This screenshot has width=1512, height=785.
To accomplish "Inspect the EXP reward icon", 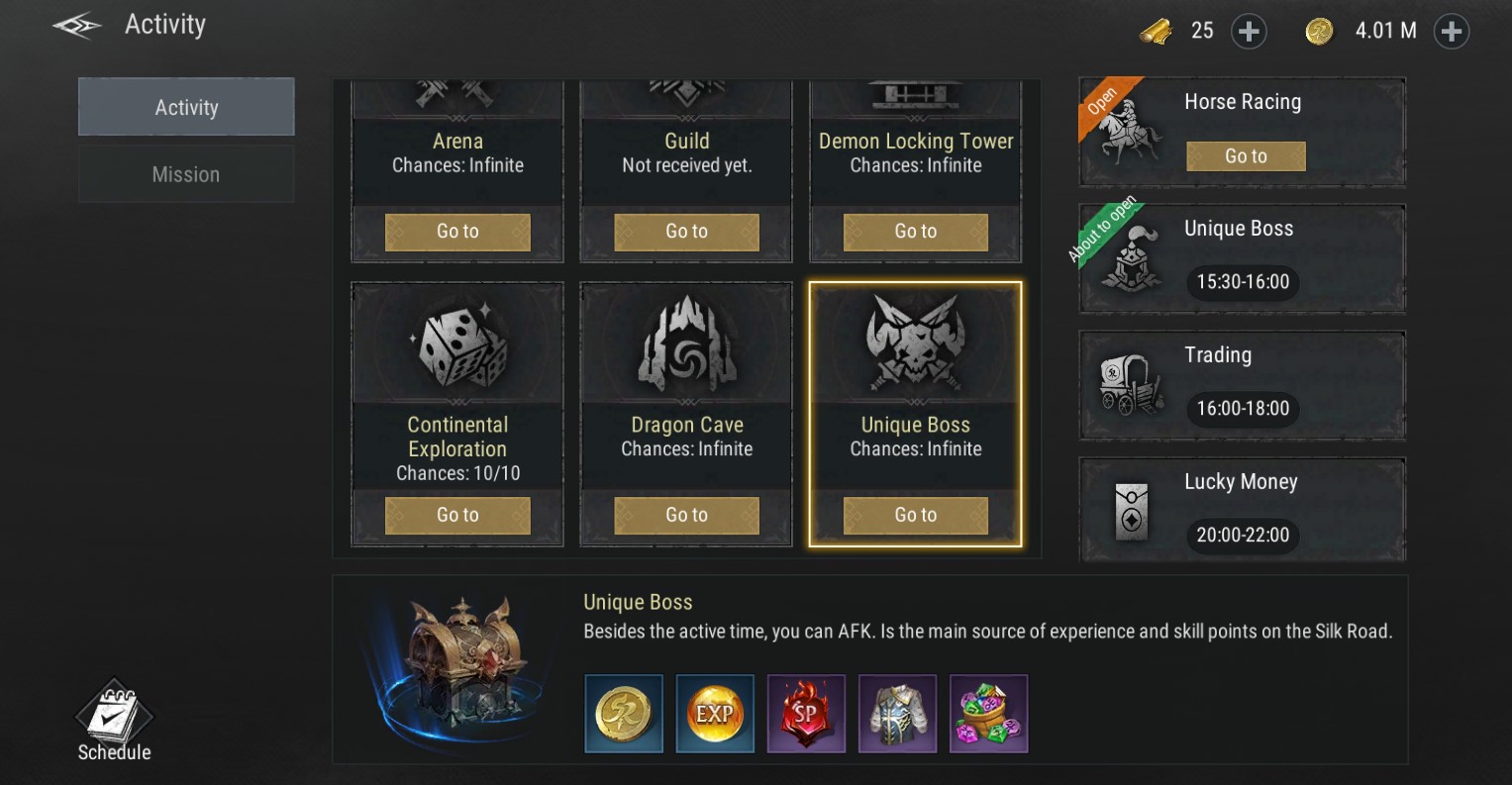I will click(715, 714).
